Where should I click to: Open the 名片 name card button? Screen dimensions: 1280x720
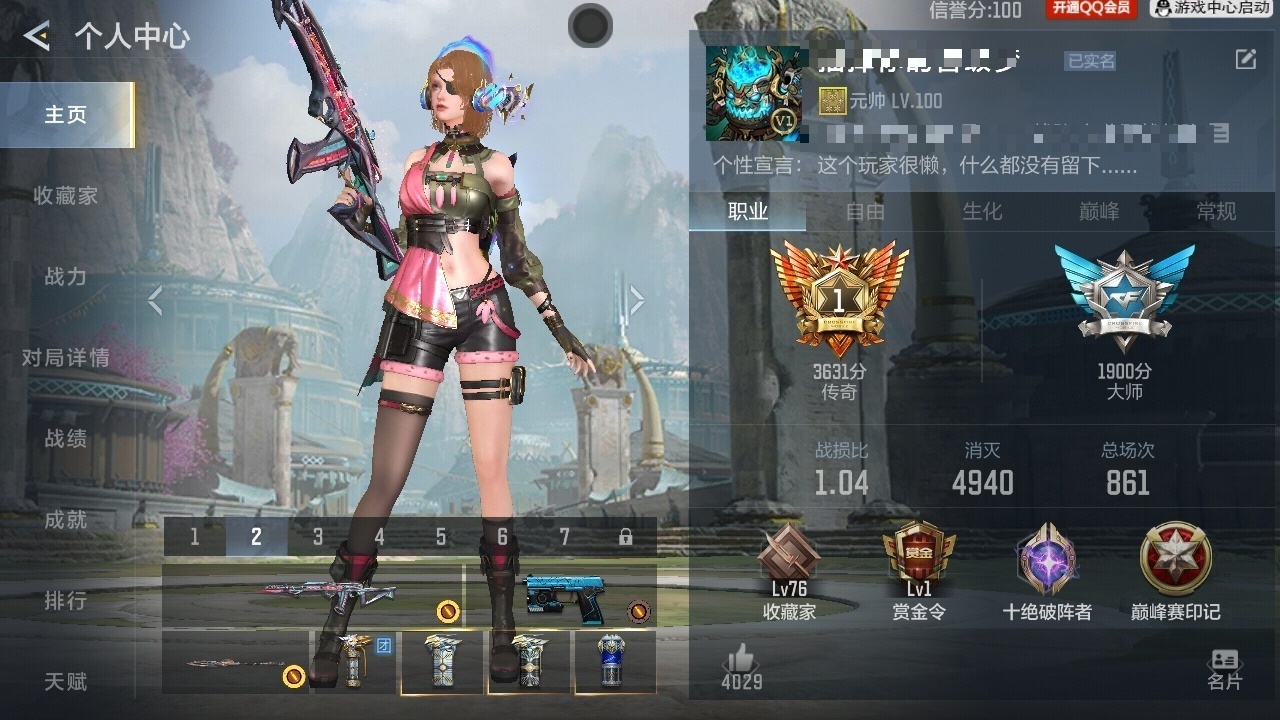tap(1224, 669)
